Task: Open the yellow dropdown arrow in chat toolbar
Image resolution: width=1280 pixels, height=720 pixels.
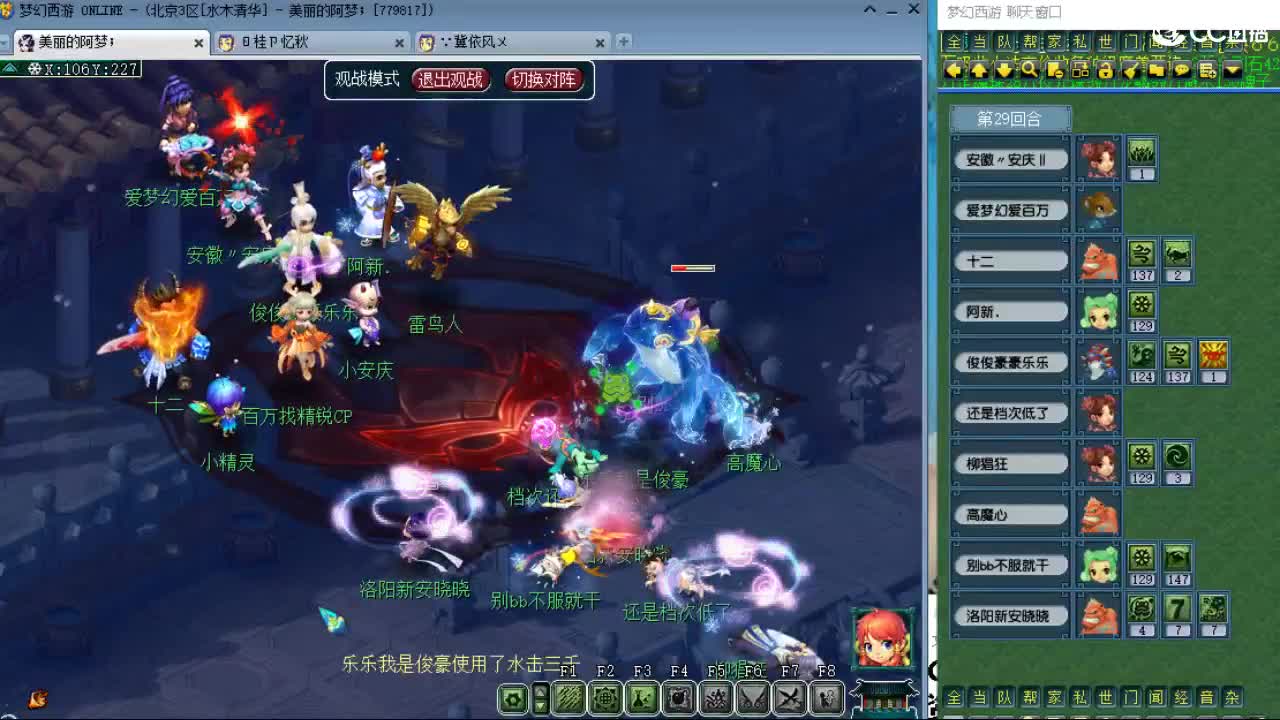Action: click(x=1232, y=69)
